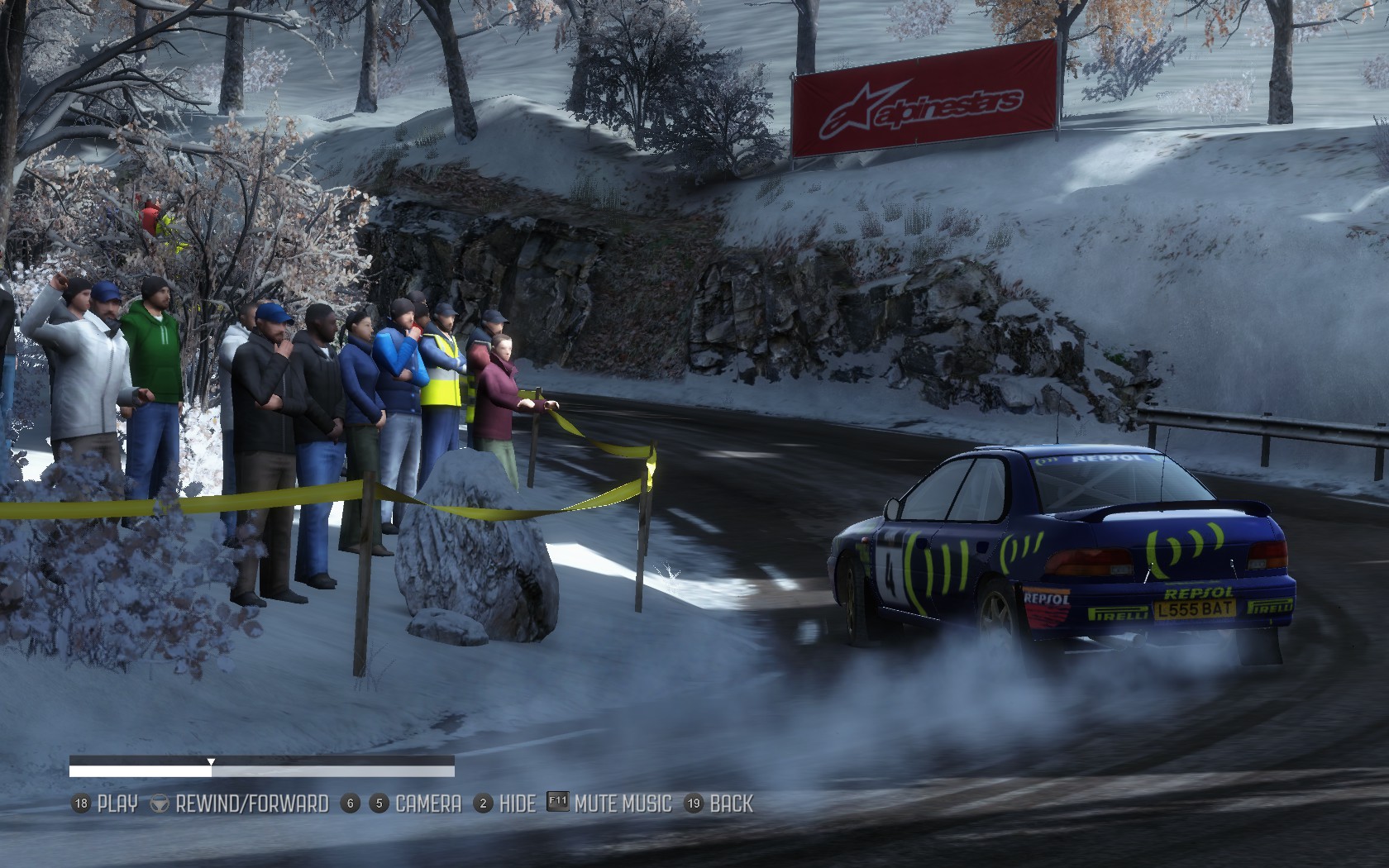This screenshot has width=1389, height=868.
Task: Go BACK out of the replay
Action: point(731,804)
